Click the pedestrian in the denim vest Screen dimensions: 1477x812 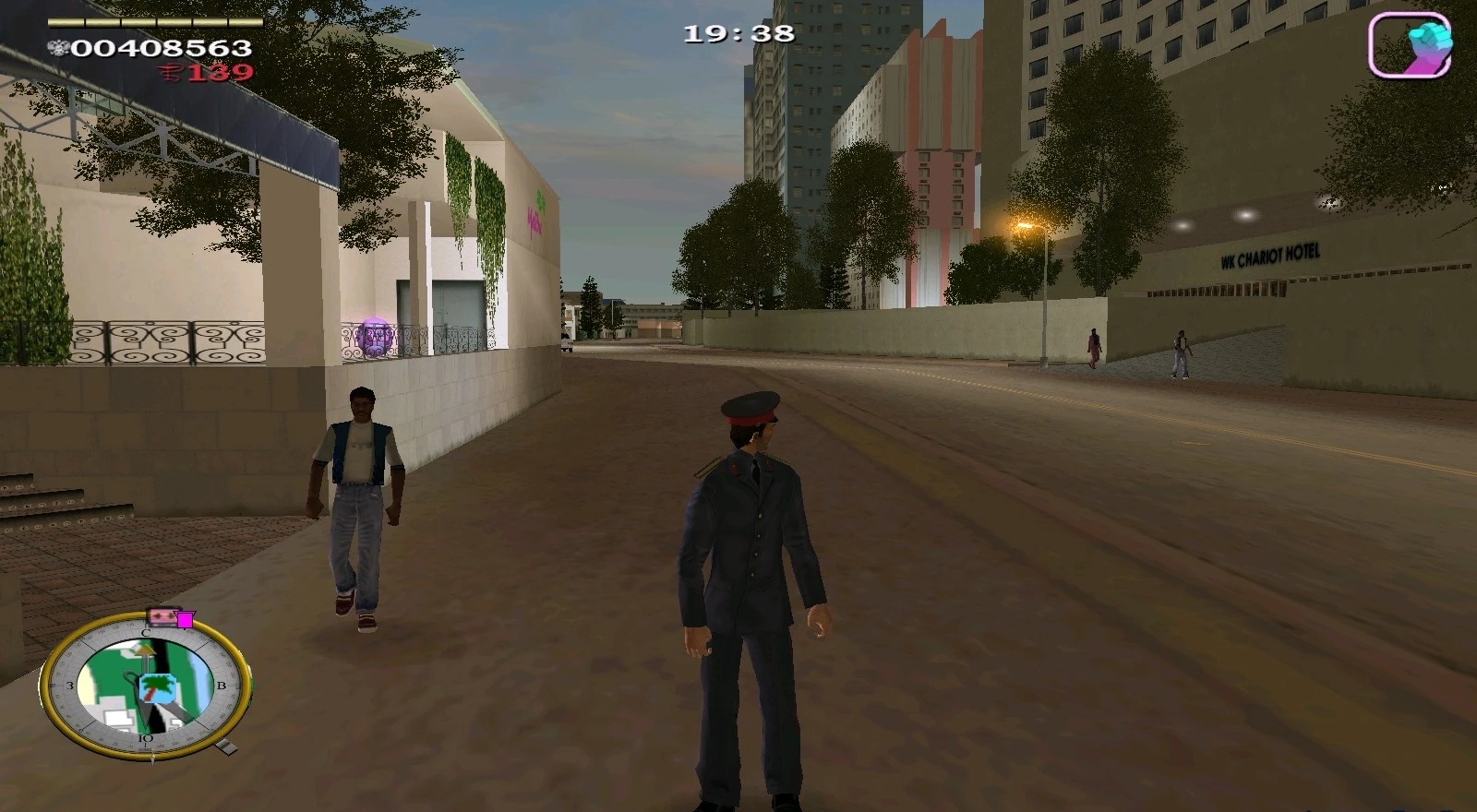point(360,489)
